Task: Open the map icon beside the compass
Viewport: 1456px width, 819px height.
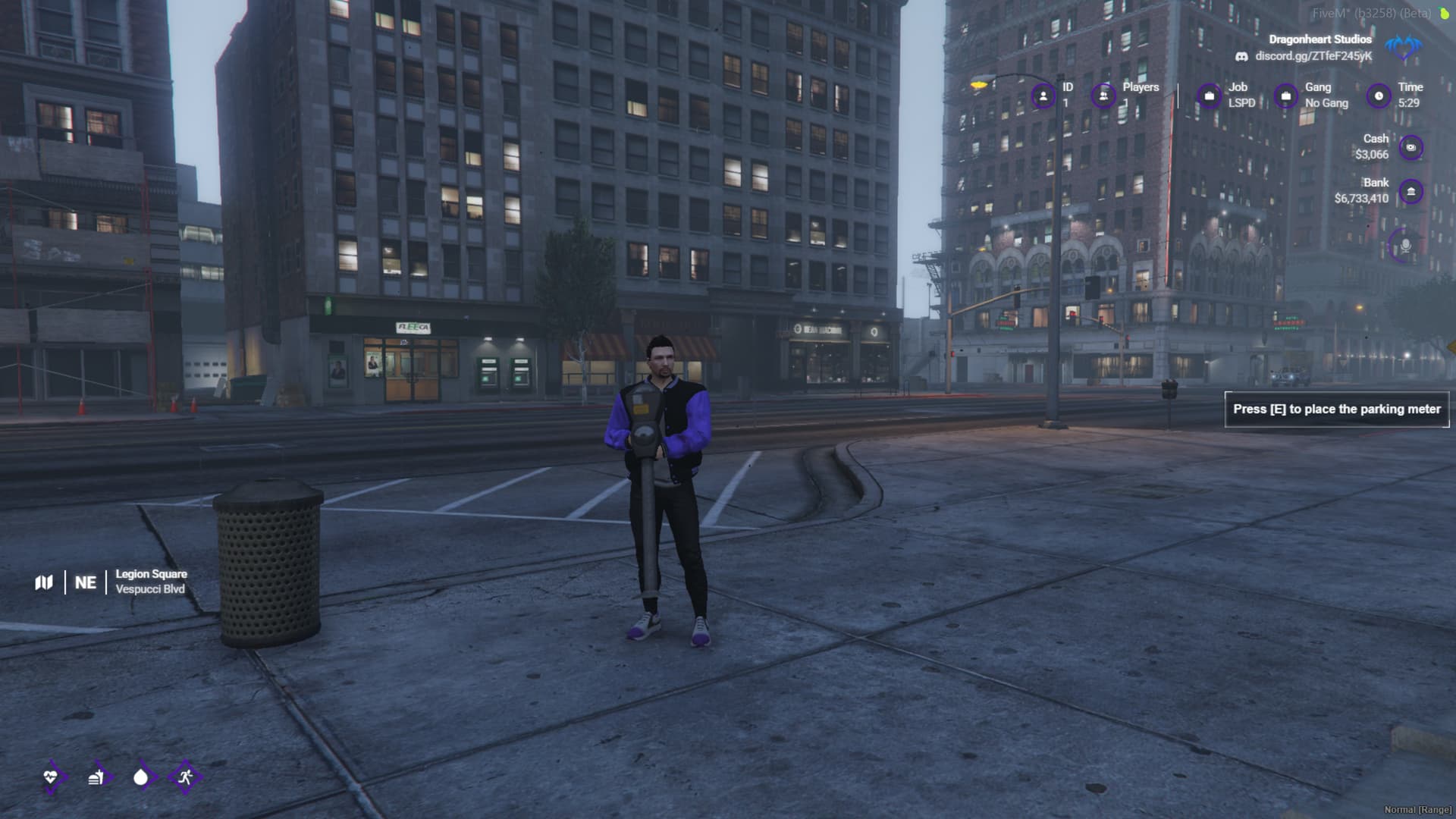Action: (x=44, y=582)
